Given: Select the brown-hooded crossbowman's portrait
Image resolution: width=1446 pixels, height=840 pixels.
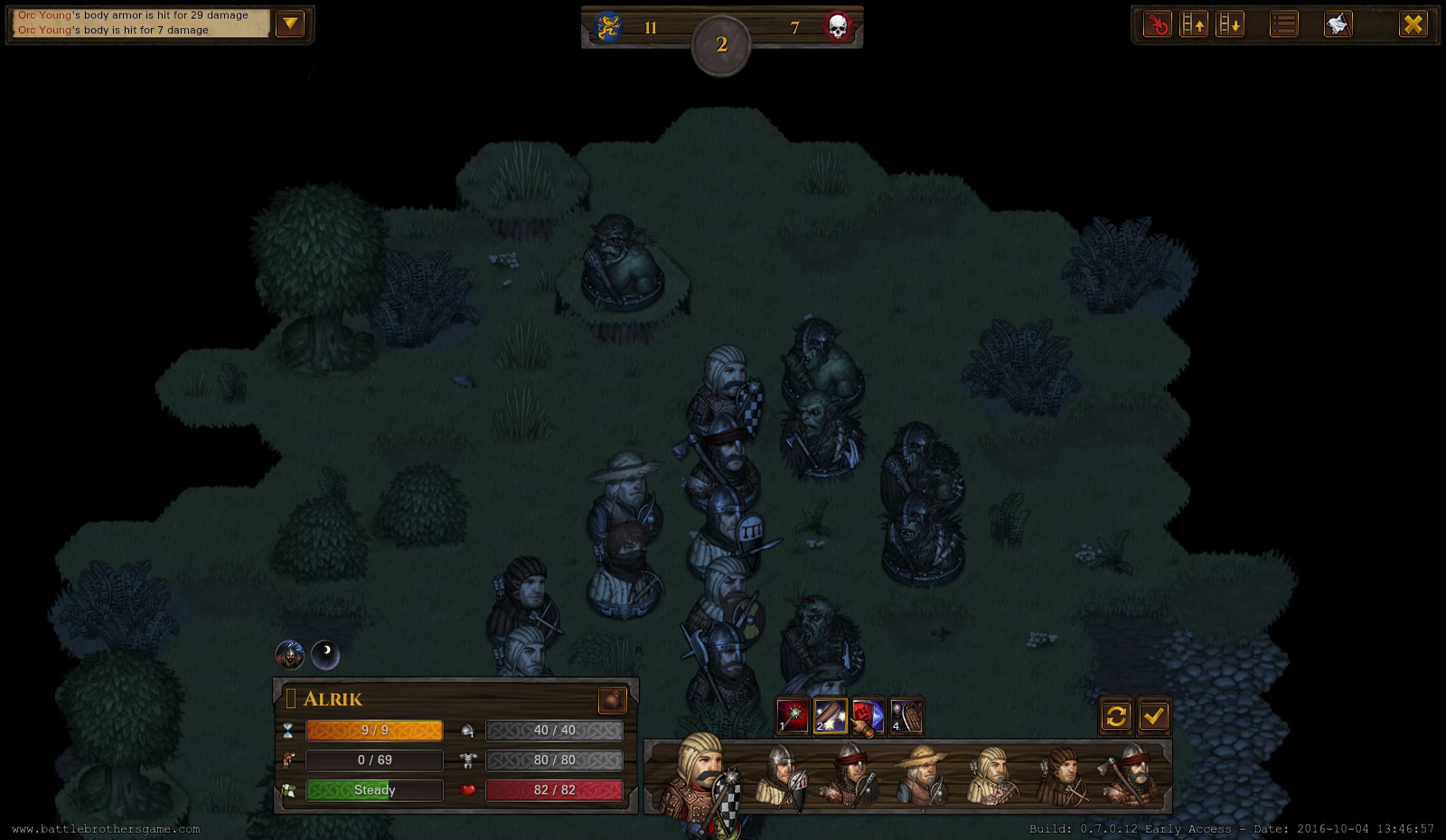Looking at the screenshot, I should click(1064, 777).
